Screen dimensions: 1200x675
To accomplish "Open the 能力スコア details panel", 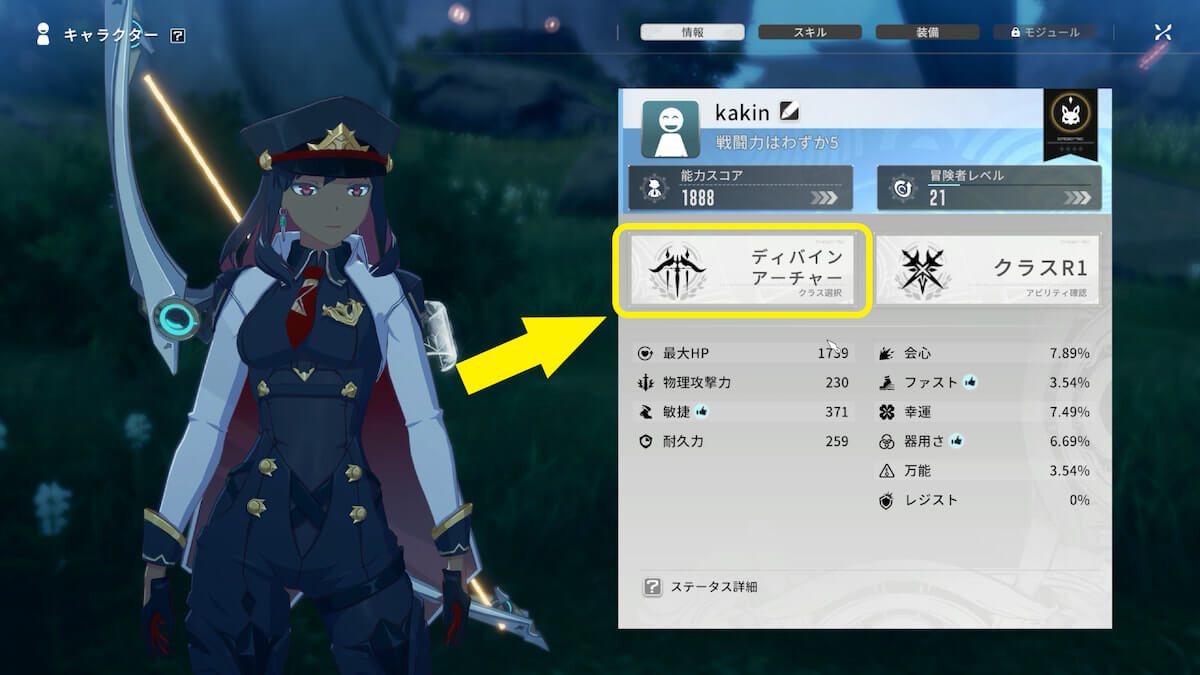I will coord(740,188).
